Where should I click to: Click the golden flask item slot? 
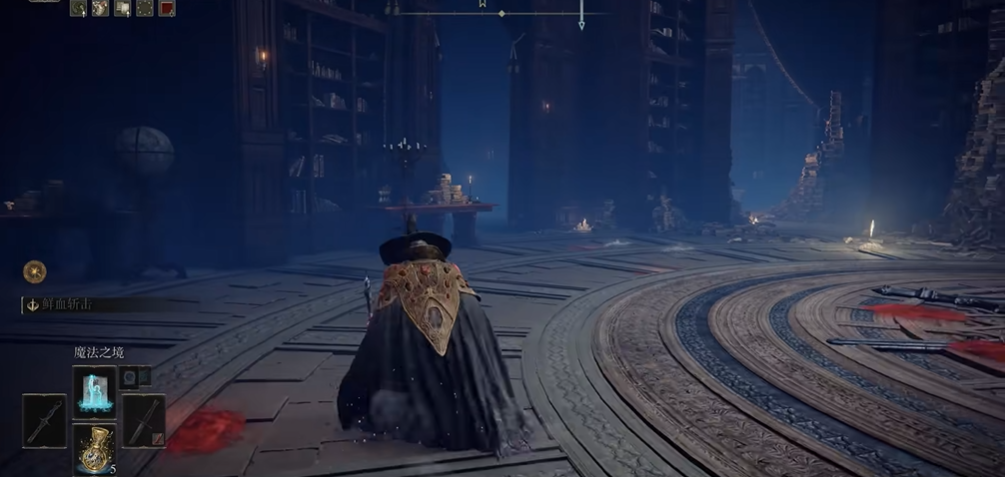94,449
